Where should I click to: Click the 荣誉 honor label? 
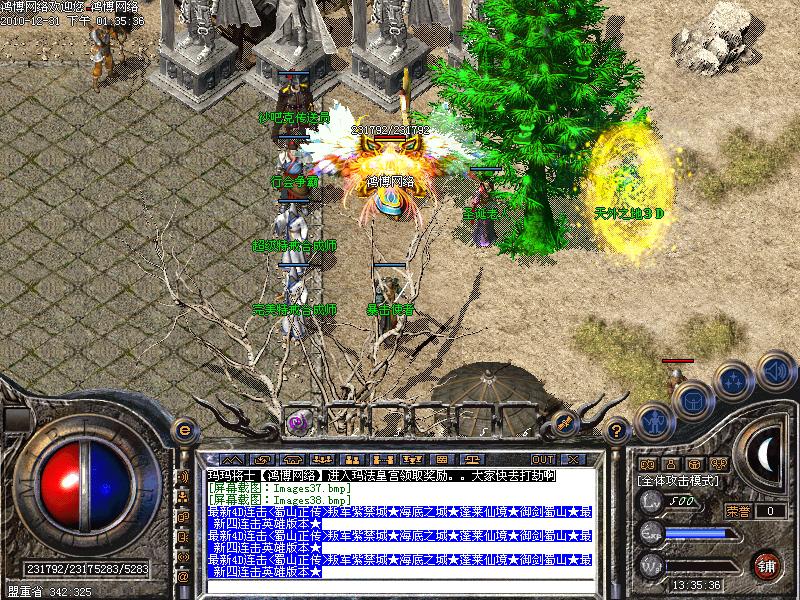click(738, 511)
